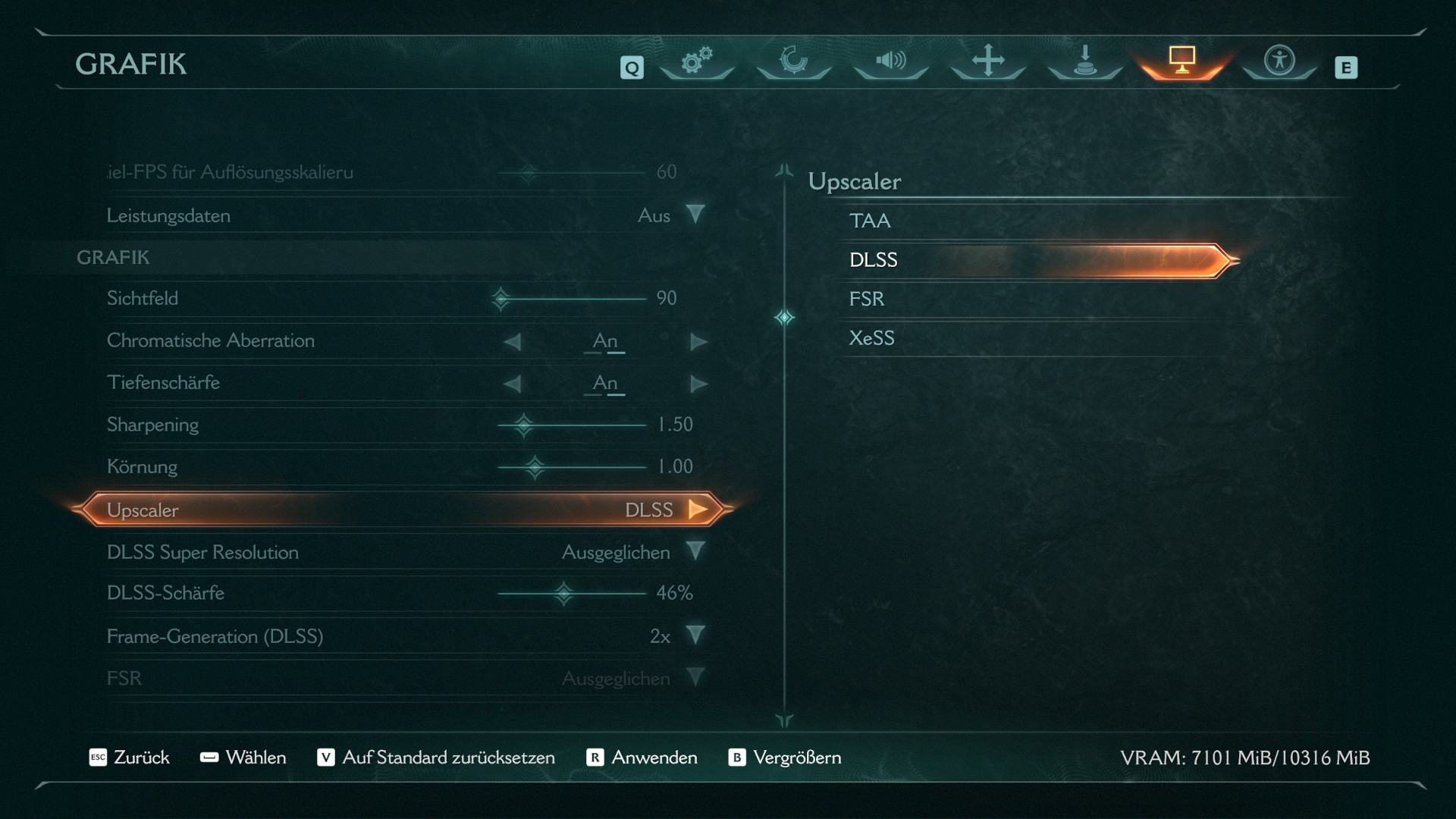Open the Frame-Generation (DLSS) dropdown
The height and width of the screenshot is (819, 1456).
click(695, 635)
